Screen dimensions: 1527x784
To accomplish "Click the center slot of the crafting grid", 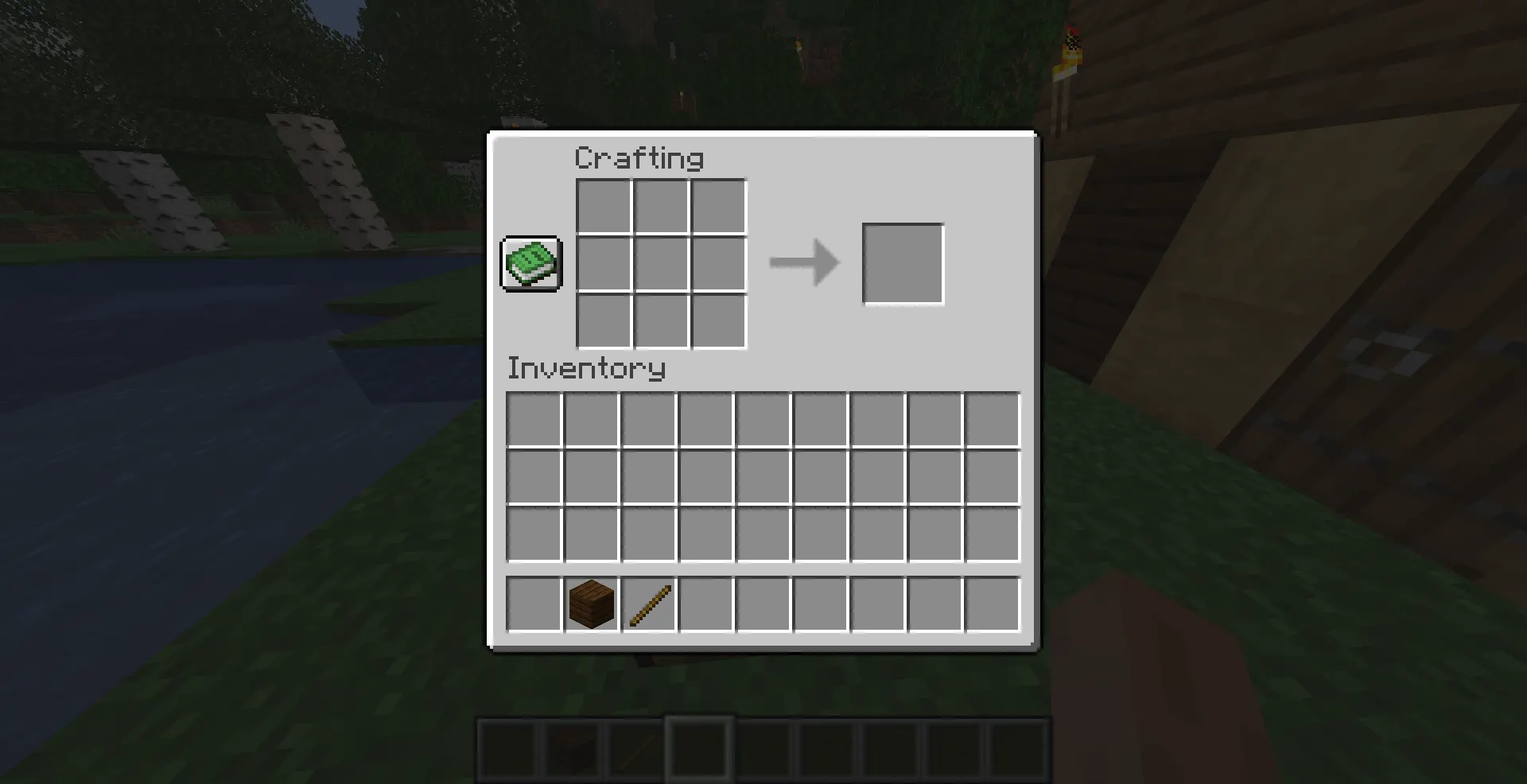I will pyautogui.click(x=660, y=262).
